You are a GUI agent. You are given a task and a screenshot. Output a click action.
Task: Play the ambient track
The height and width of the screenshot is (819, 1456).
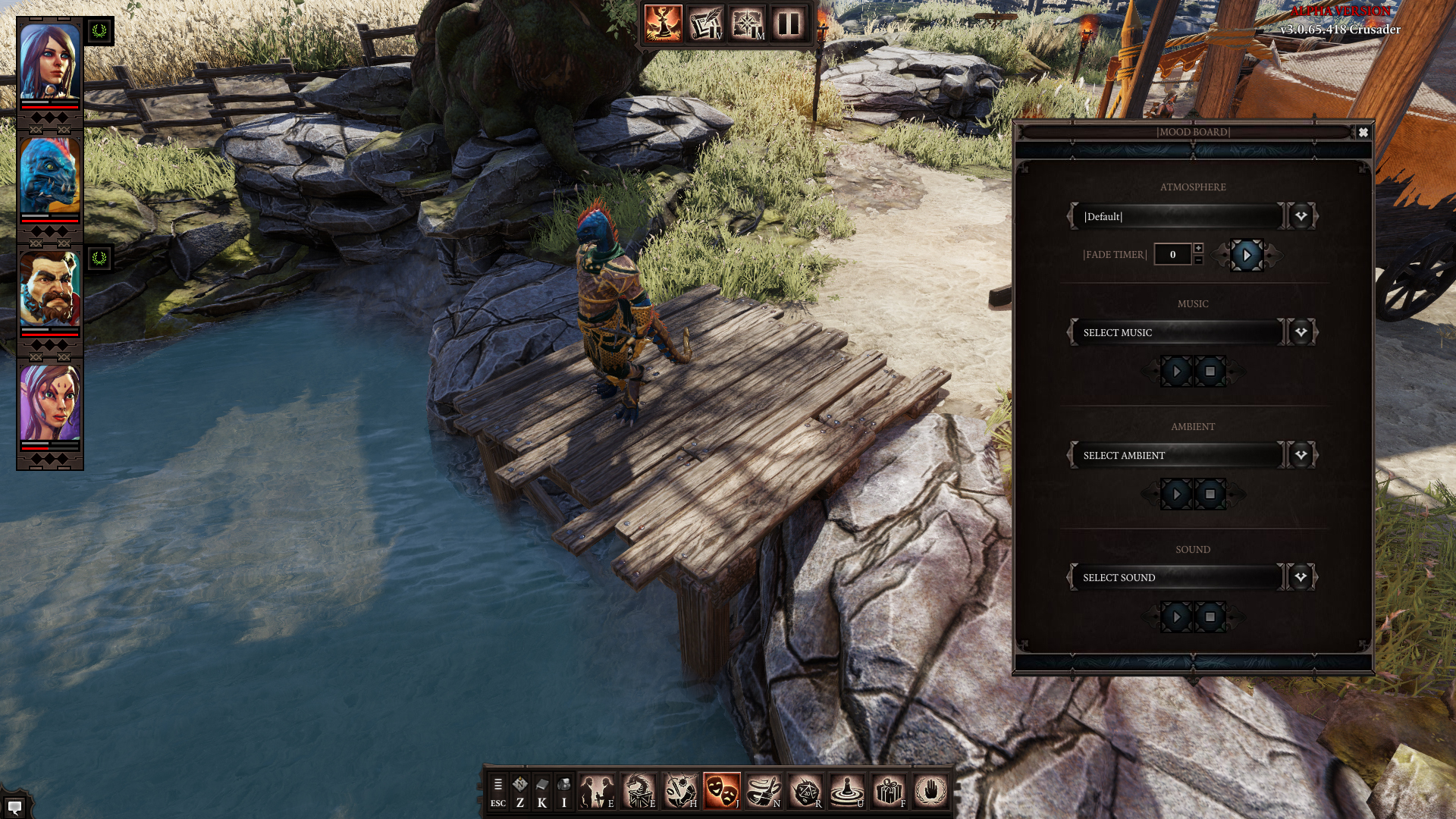(1176, 494)
